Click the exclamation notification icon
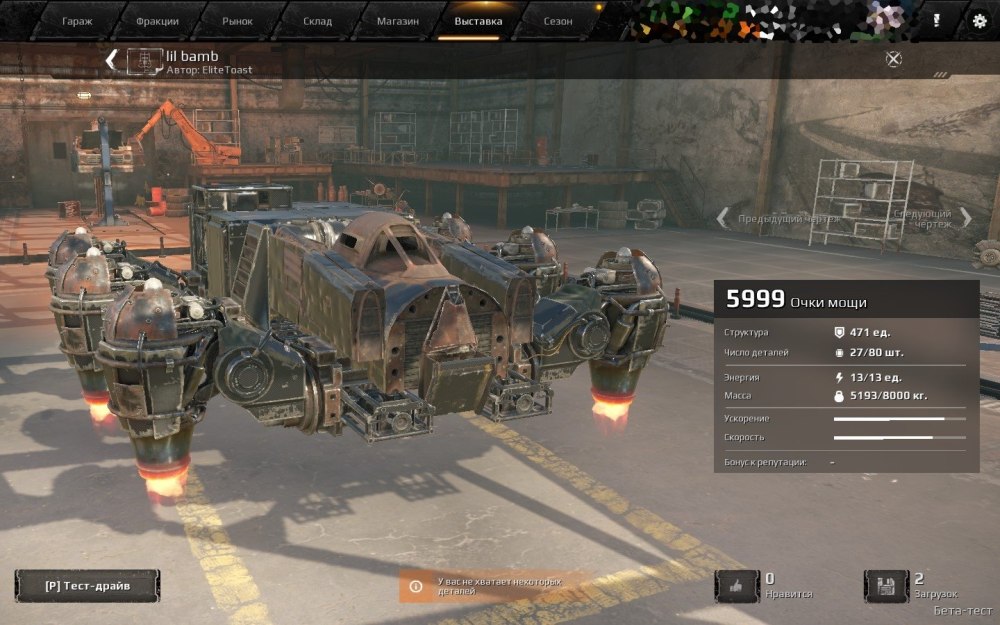 pyautogui.click(x=937, y=20)
